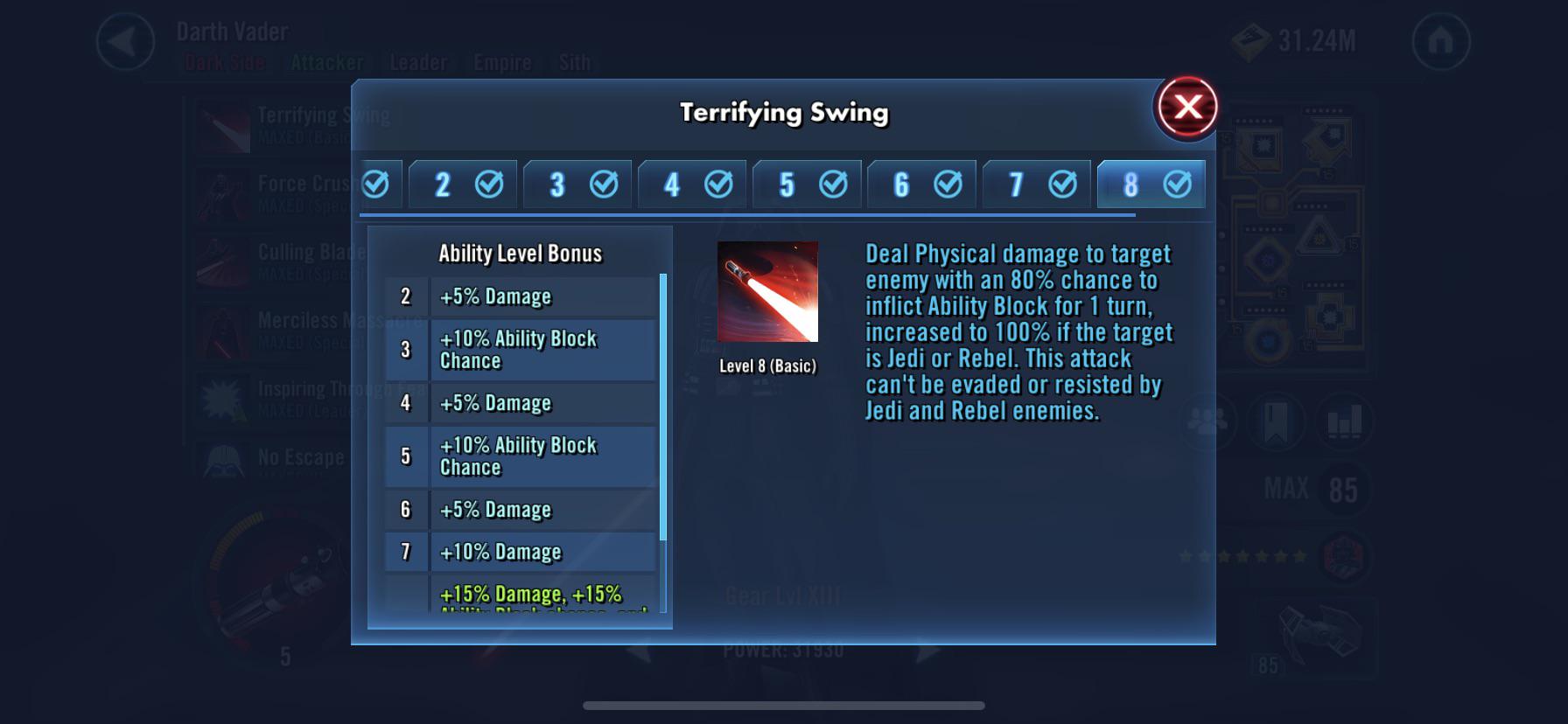Select the Merciless Massacre ability

click(x=224, y=332)
